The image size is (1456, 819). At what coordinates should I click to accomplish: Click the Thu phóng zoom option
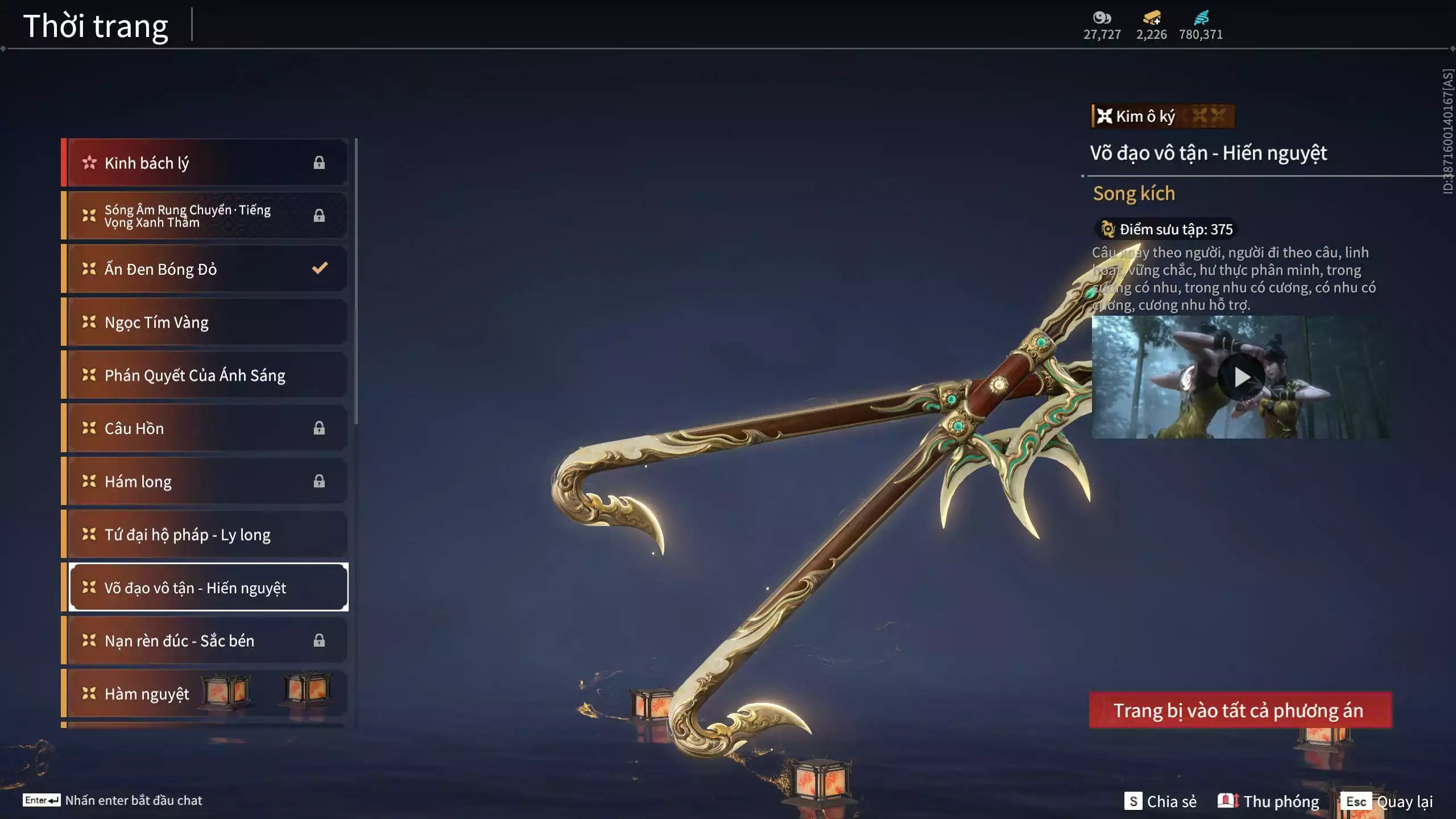click(1272, 801)
